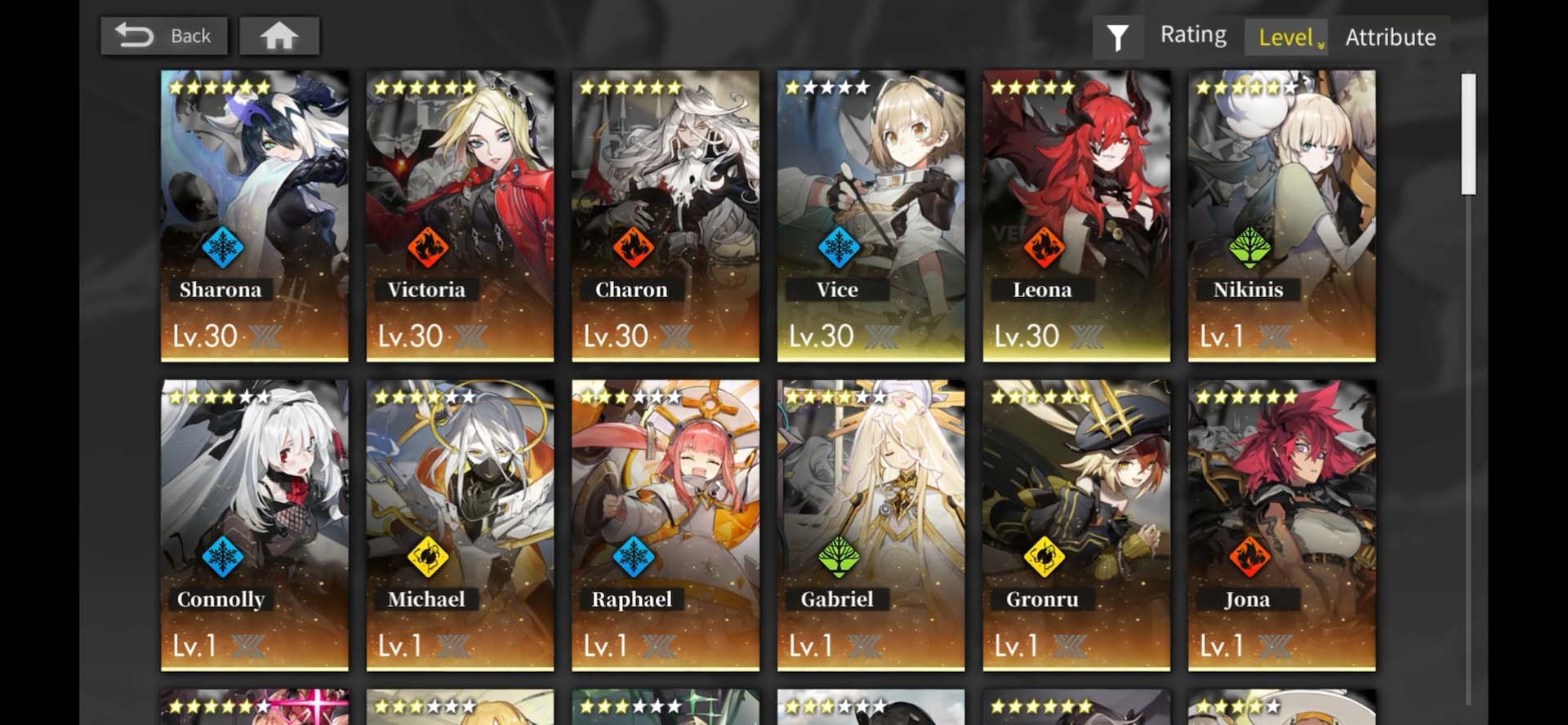Sort characters by Level
The height and width of the screenshot is (725, 1568).
1286,38
